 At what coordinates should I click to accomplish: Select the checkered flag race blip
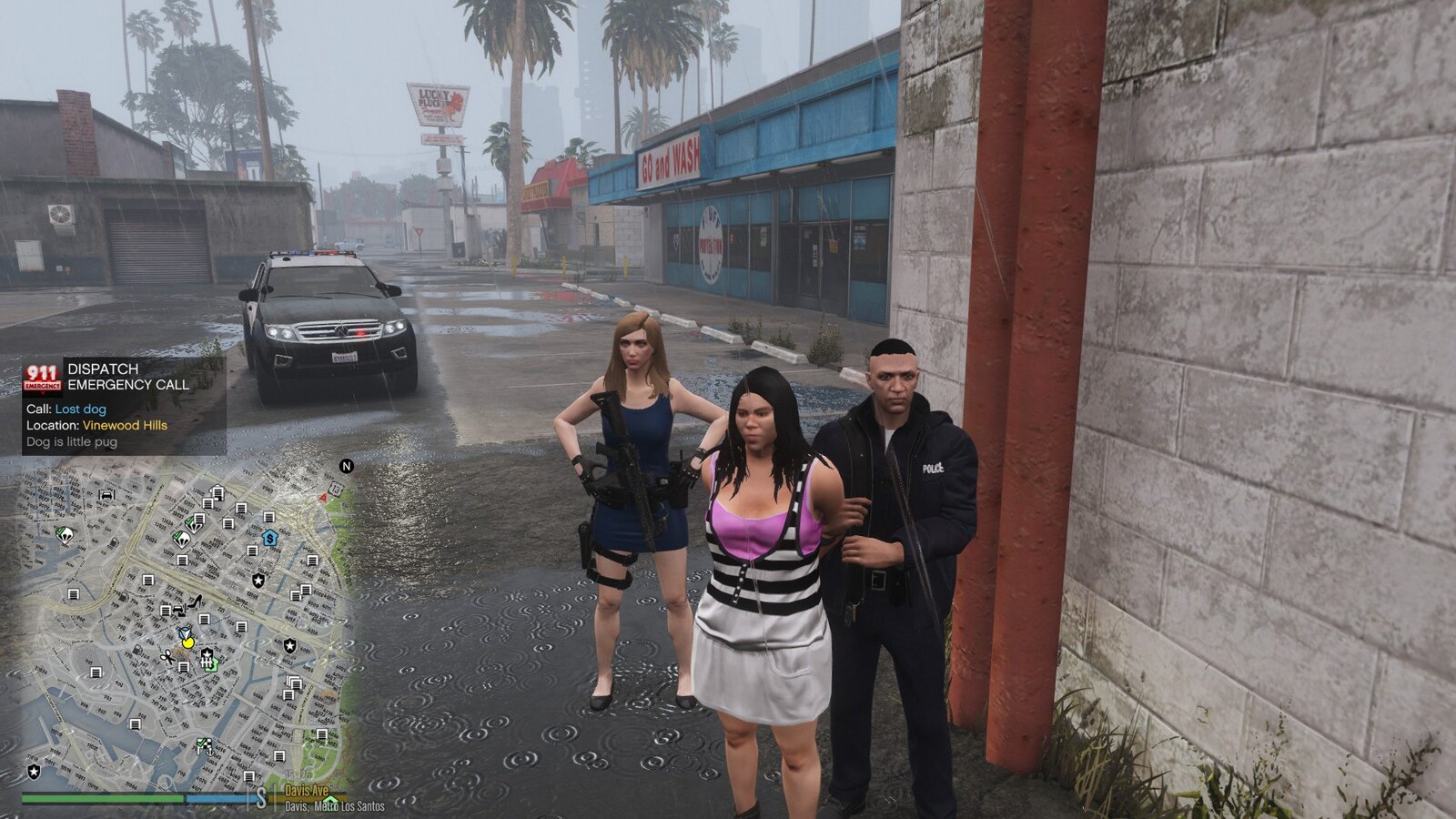click(x=204, y=744)
